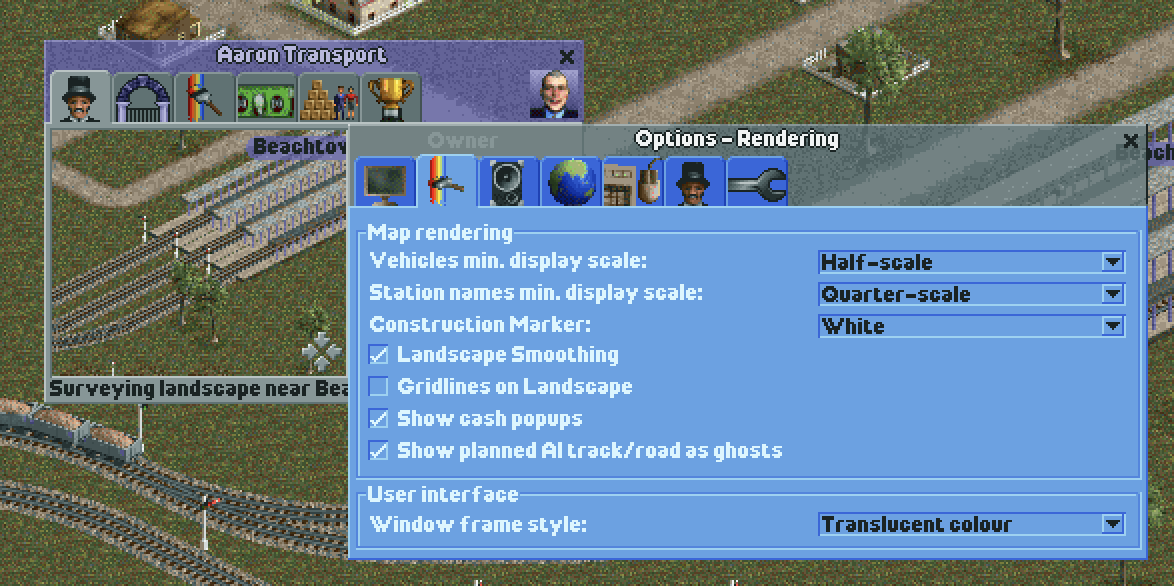Switch to the monitor display options tab
This screenshot has width=1174, height=586.
tap(386, 183)
